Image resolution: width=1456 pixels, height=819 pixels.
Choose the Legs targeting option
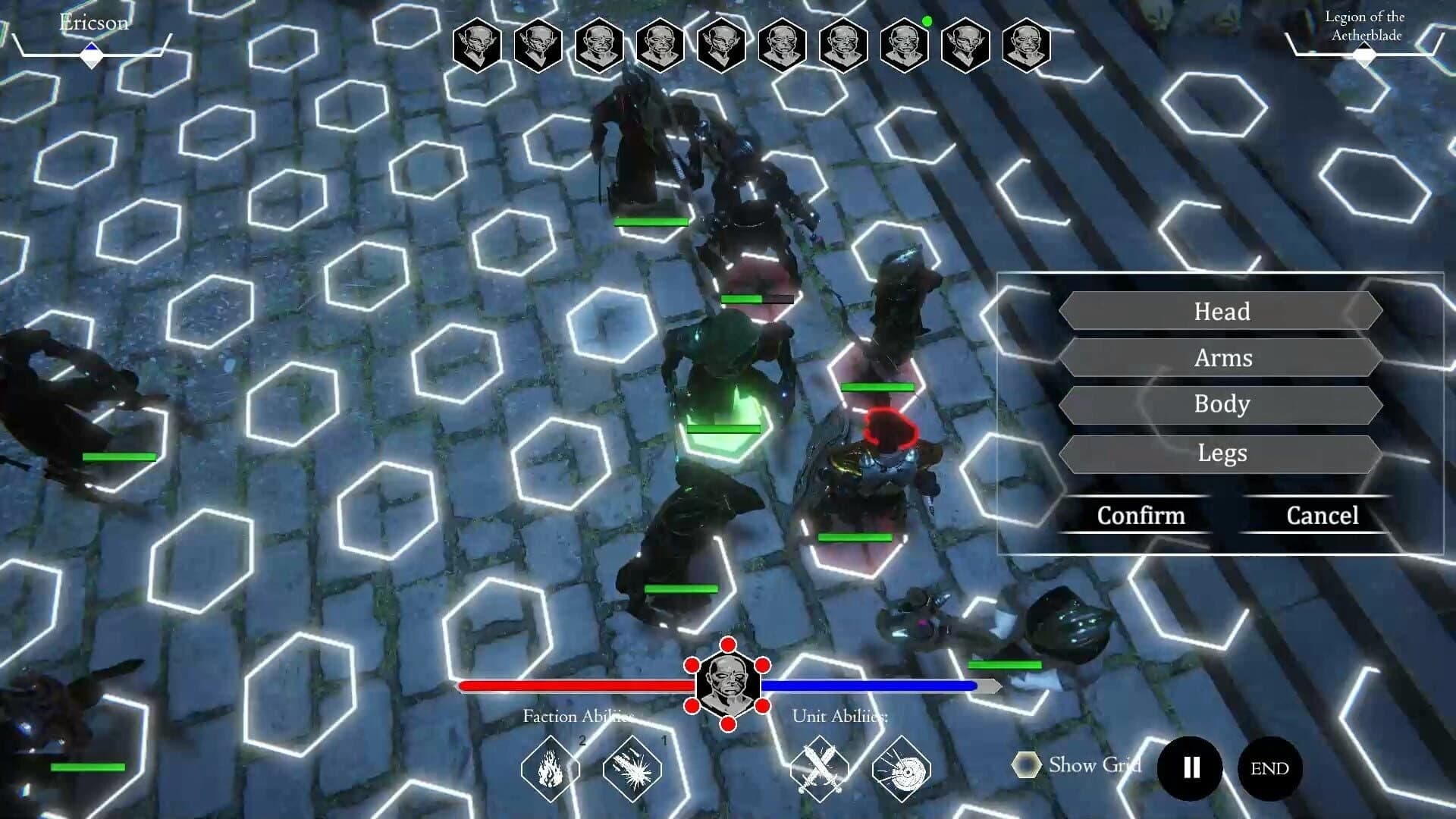click(x=1222, y=453)
